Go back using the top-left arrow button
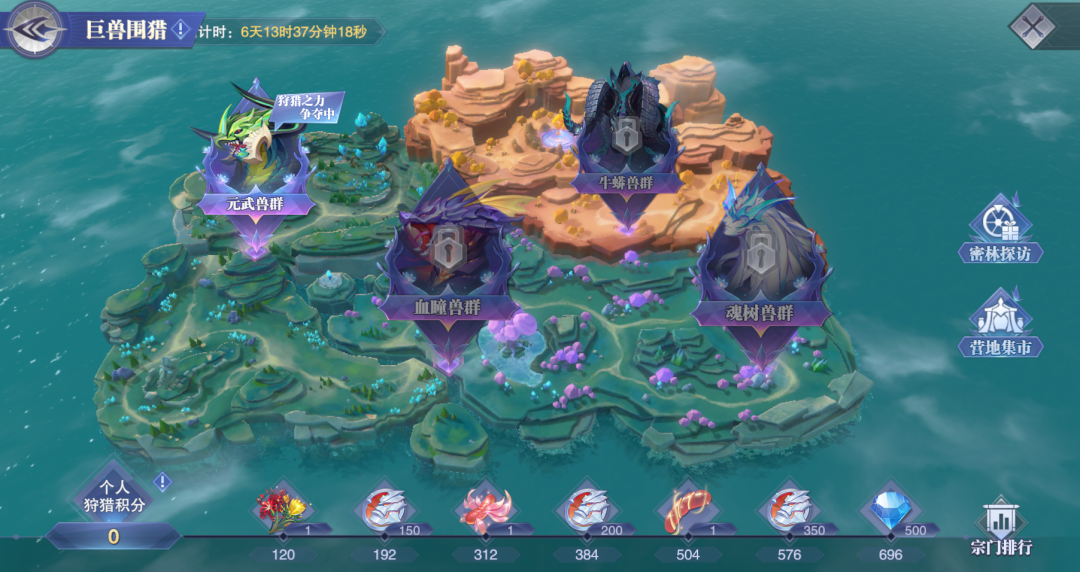 [x=33, y=30]
